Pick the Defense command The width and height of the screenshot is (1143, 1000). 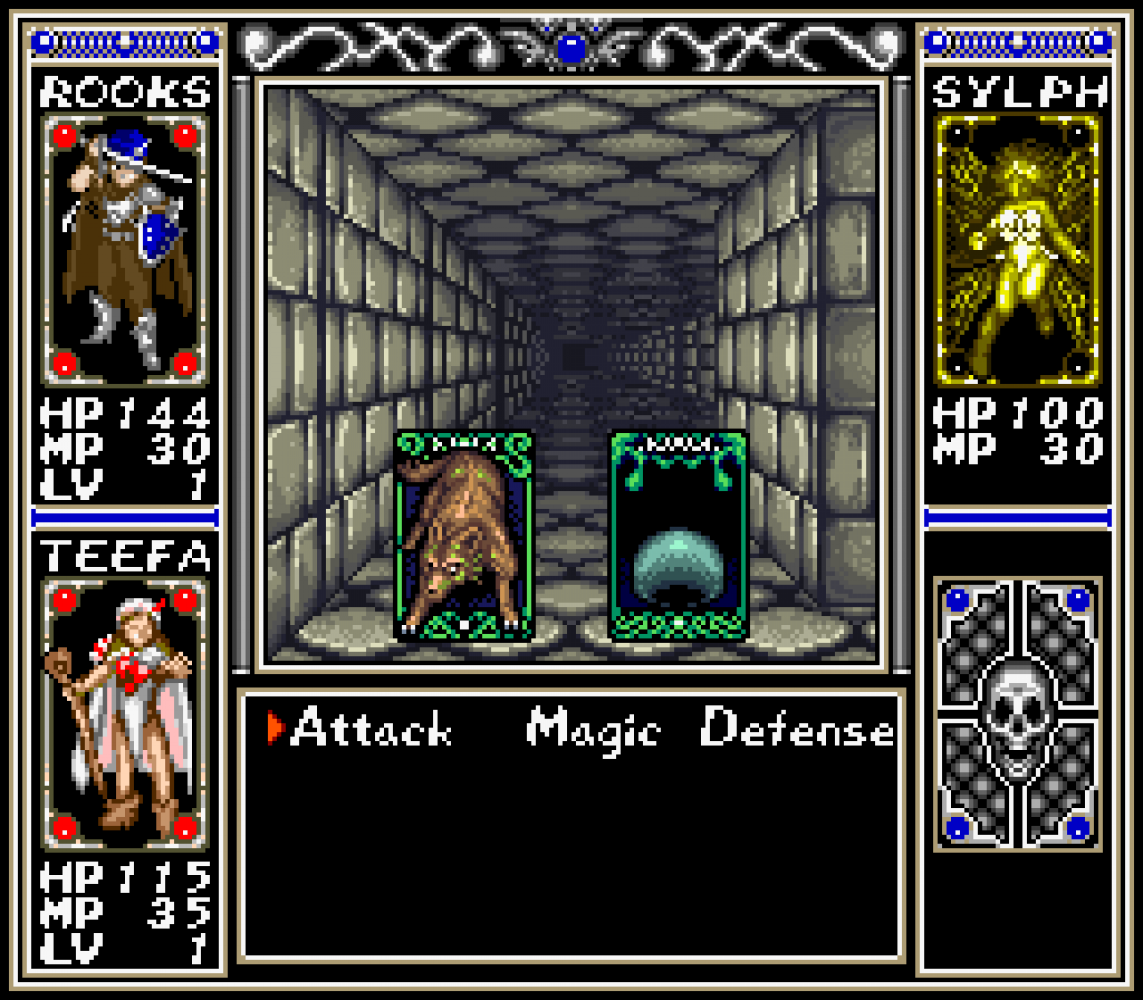click(797, 729)
